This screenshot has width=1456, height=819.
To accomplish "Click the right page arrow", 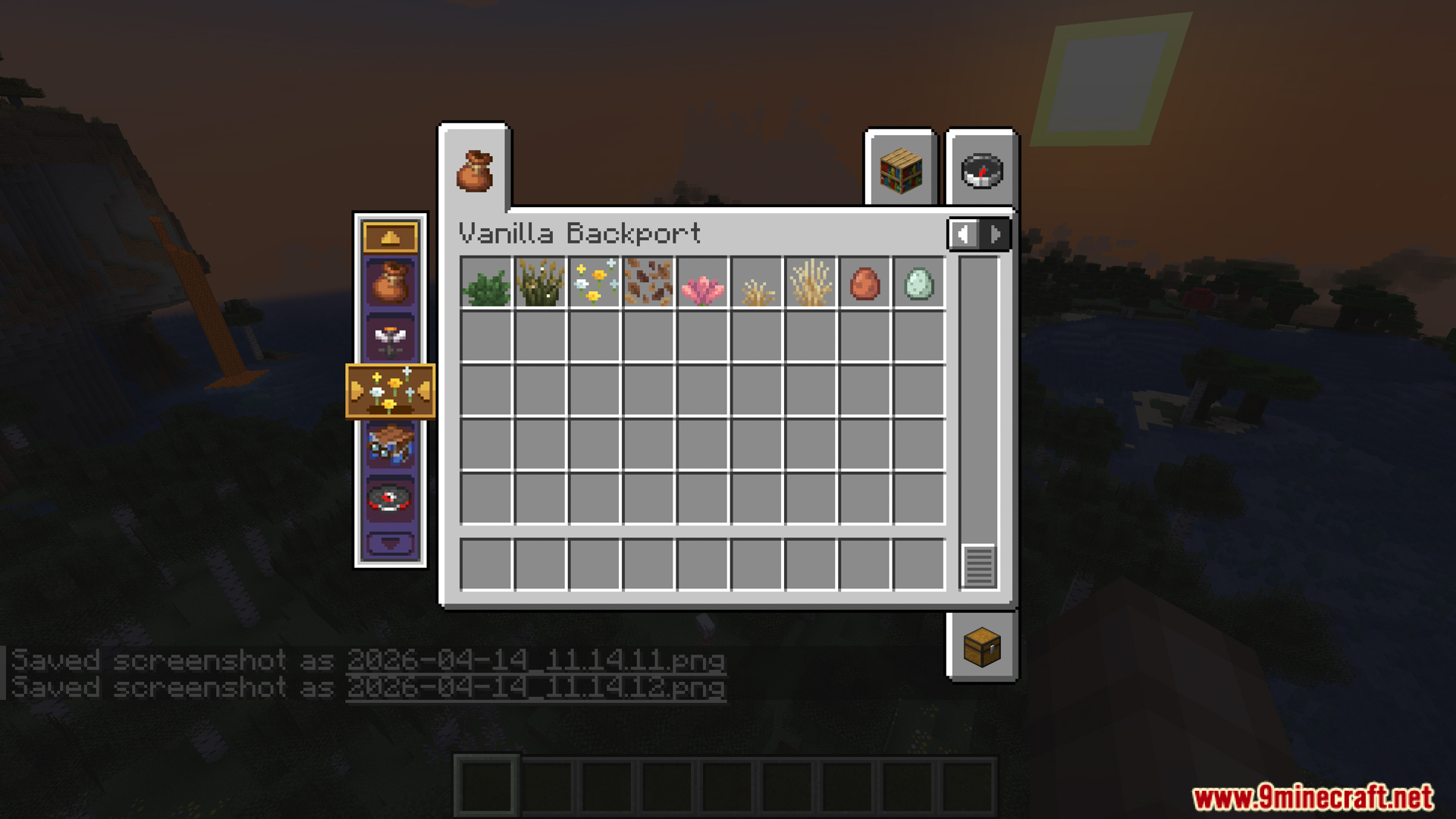I will pos(995,234).
